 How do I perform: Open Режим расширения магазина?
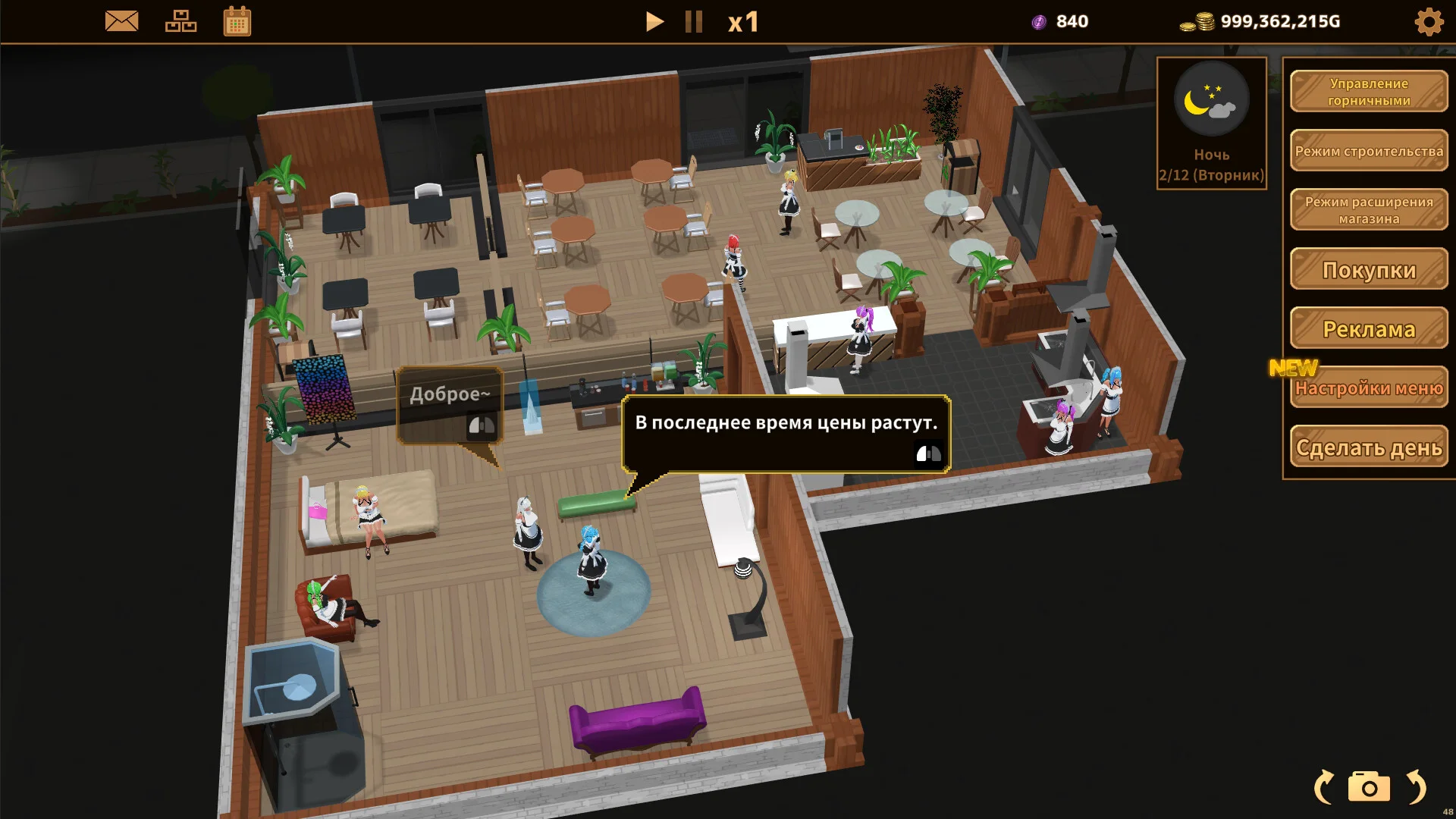[x=1369, y=210]
